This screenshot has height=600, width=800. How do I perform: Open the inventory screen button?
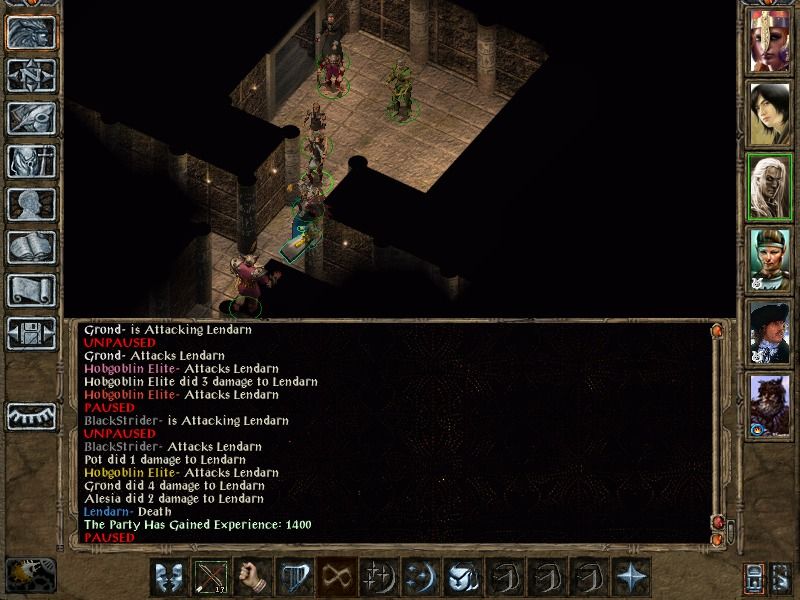(x=30, y=161)
